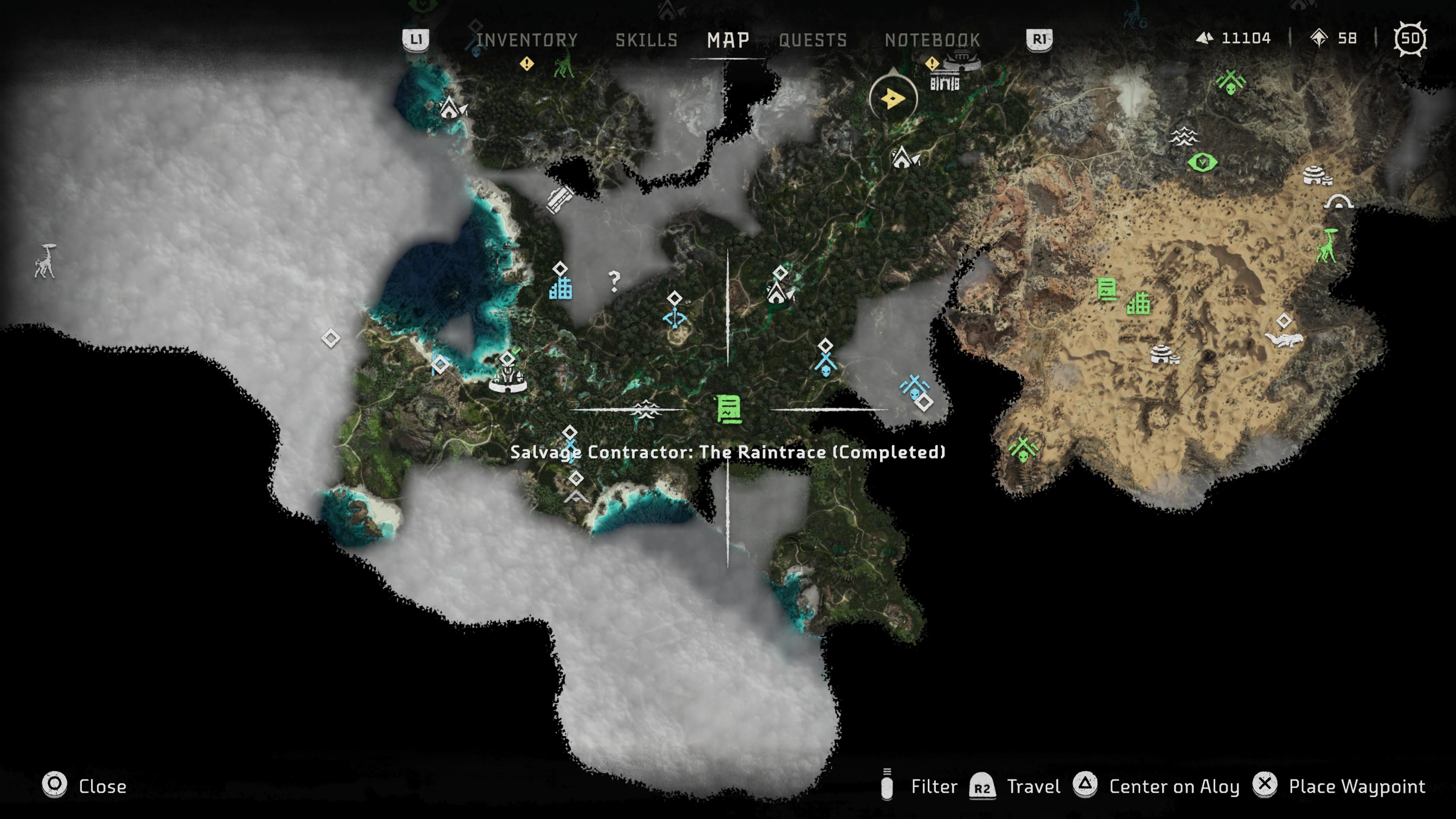Open the Notebook tab
This screenshot has width=1456, height=819.
(932, 39)
